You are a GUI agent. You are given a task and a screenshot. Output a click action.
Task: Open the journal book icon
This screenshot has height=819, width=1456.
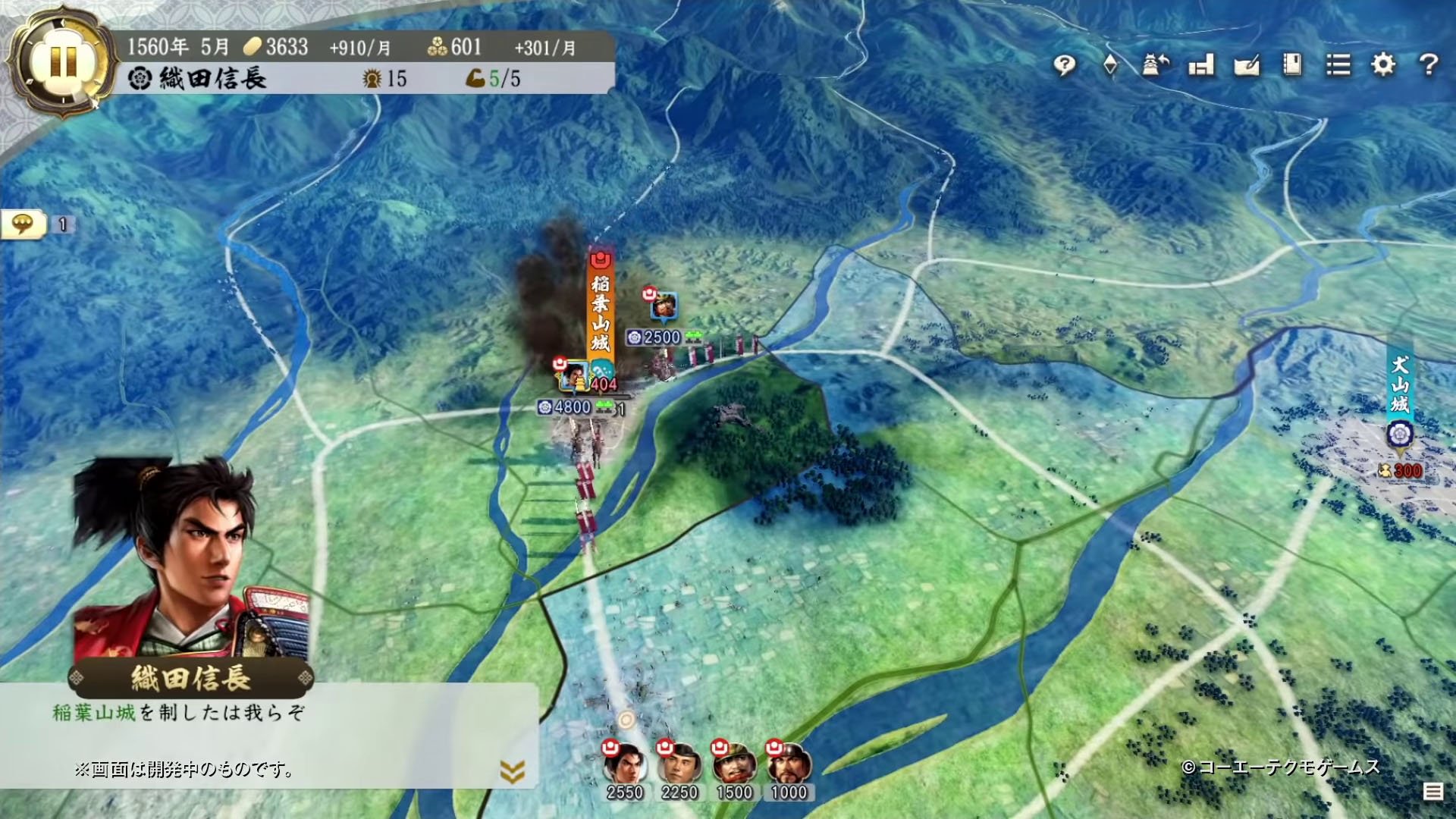coord(1291,66)
